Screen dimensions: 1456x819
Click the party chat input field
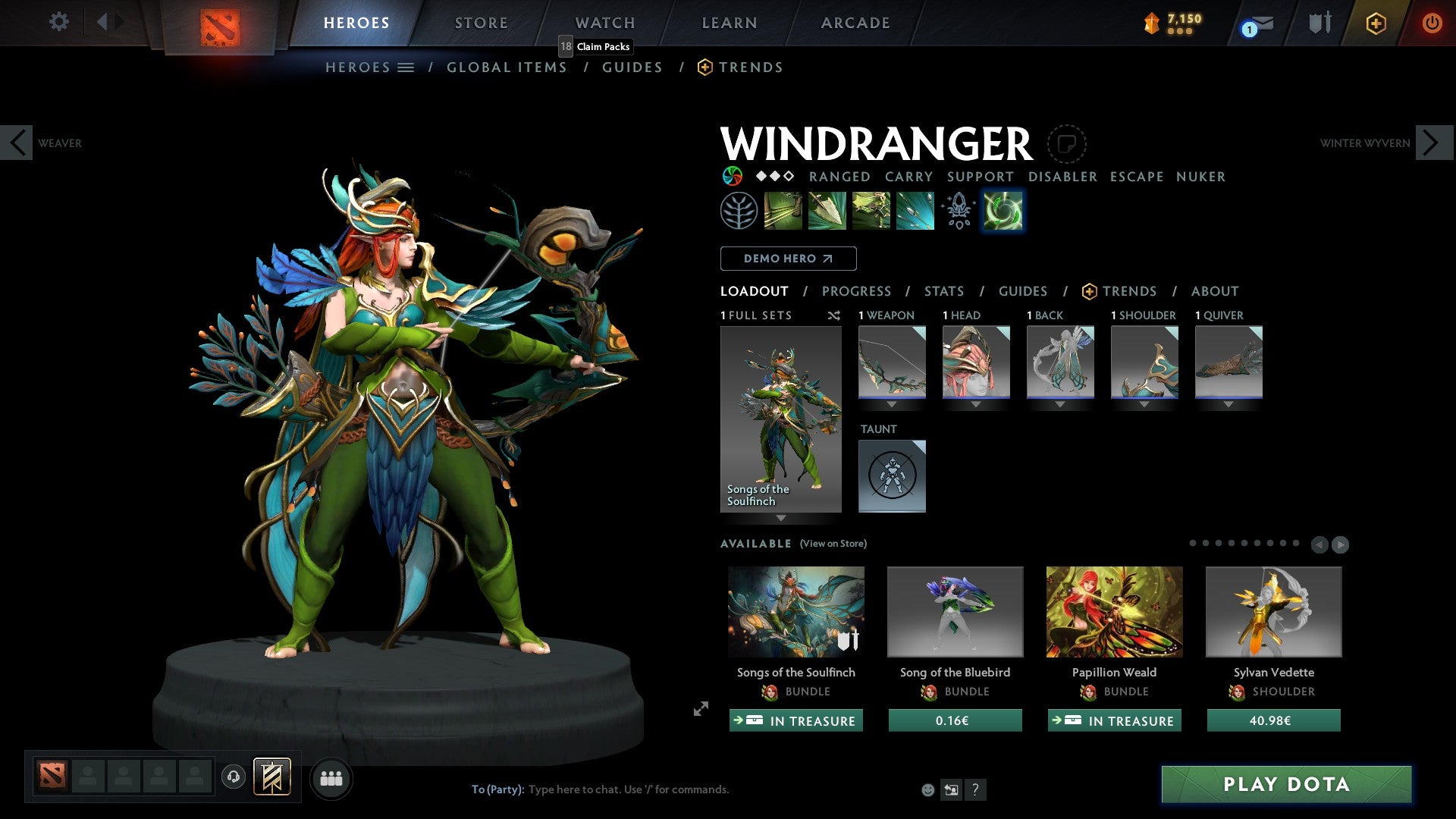click(629, 789)
